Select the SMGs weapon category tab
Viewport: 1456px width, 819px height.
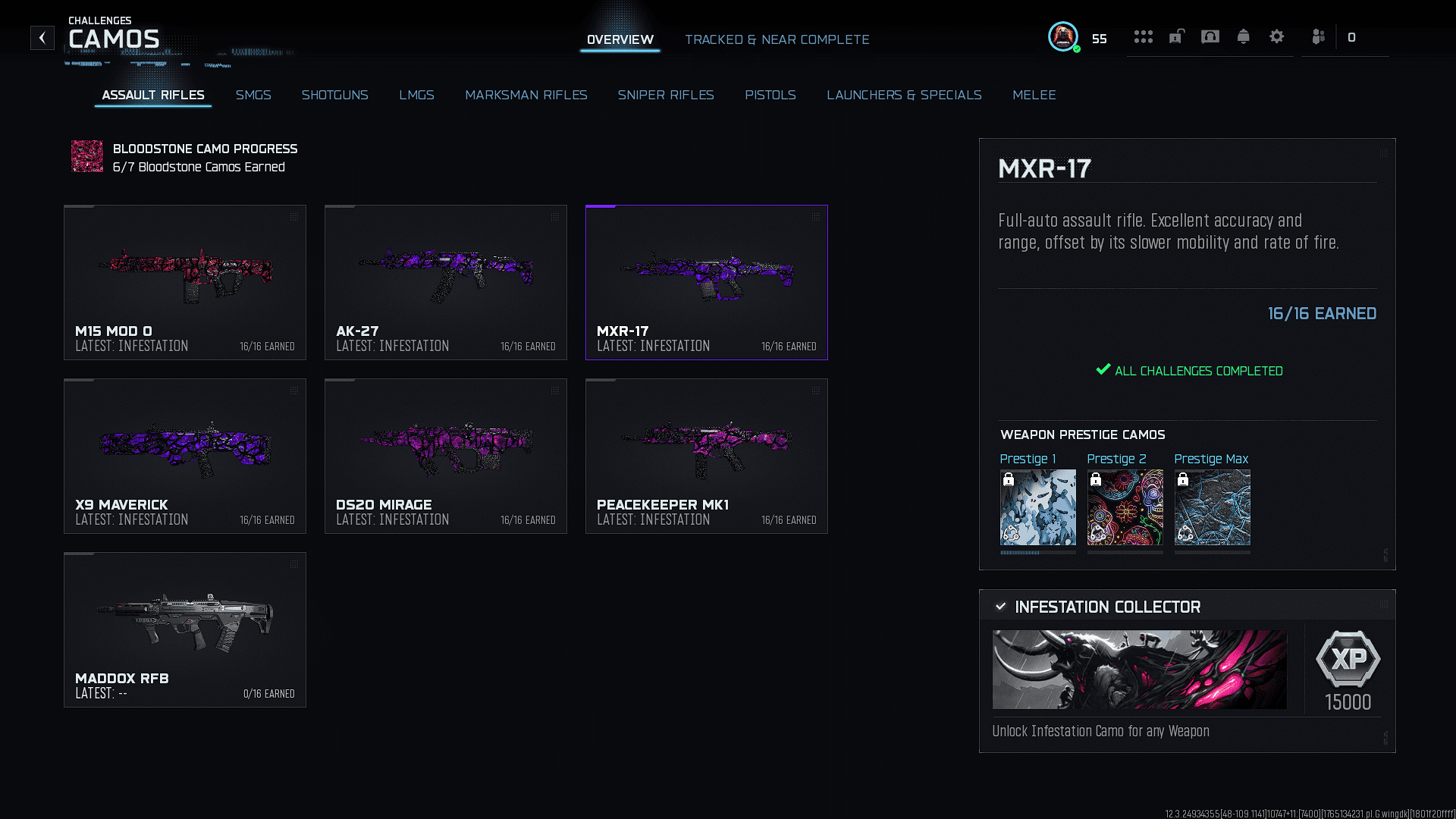pos(253,95)
